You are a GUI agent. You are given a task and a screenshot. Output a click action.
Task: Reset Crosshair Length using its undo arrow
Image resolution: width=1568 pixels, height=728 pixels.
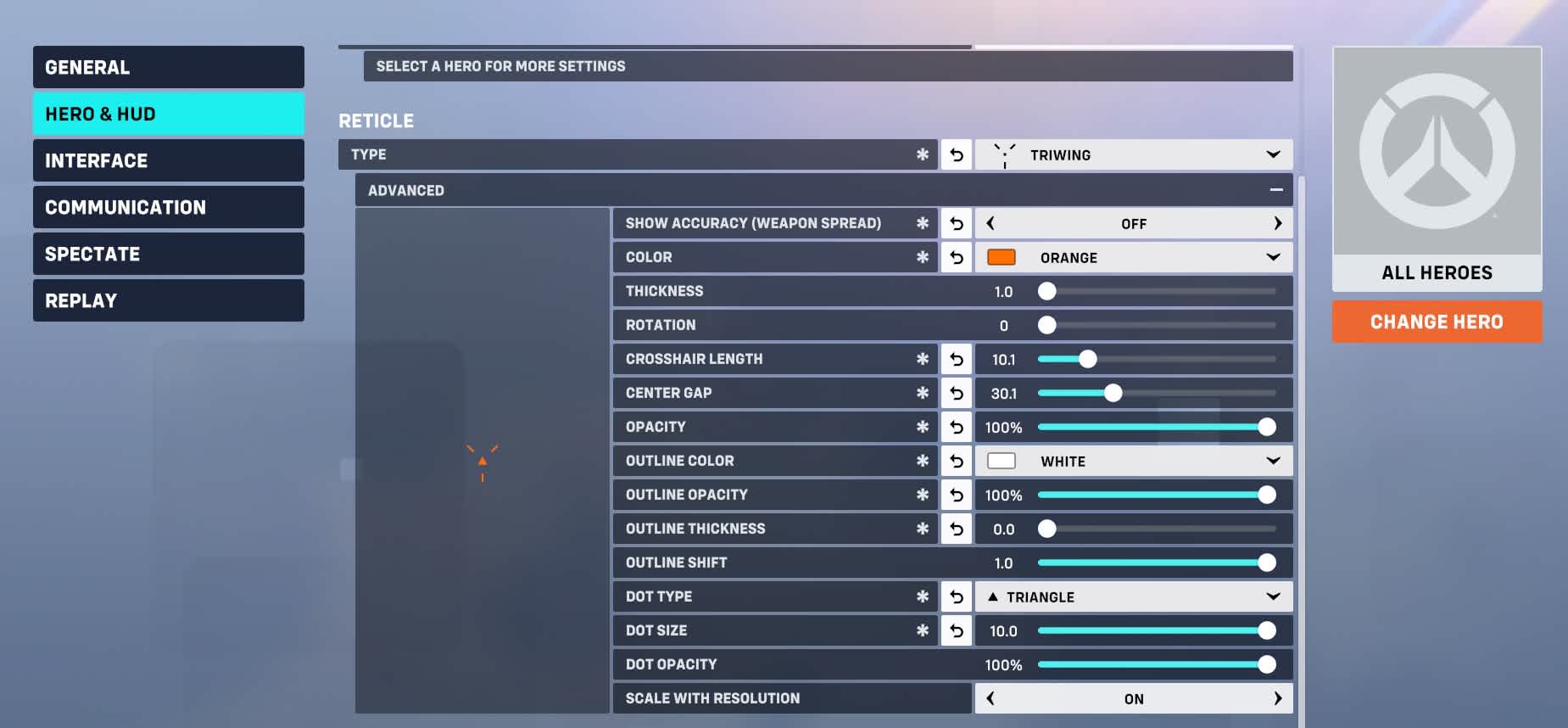click(956, 359)
